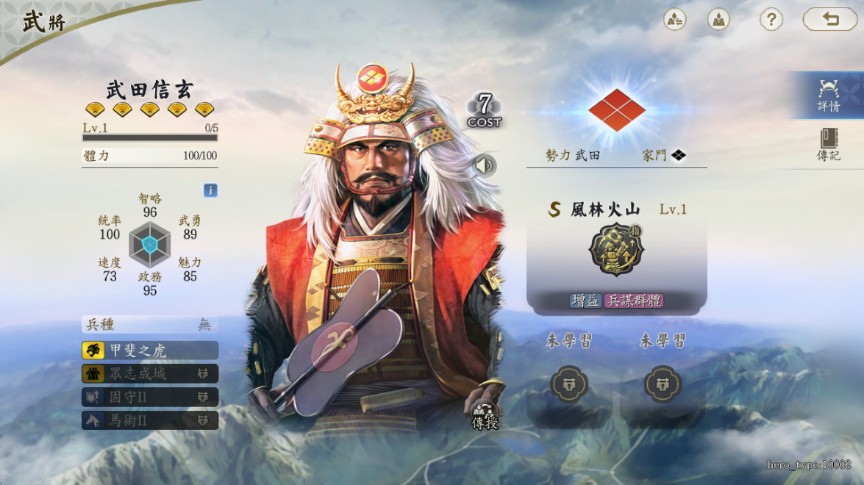Select the locked 眾志成城 trait row
This screenshot has height=485, width=864.
tap(150, 373)
